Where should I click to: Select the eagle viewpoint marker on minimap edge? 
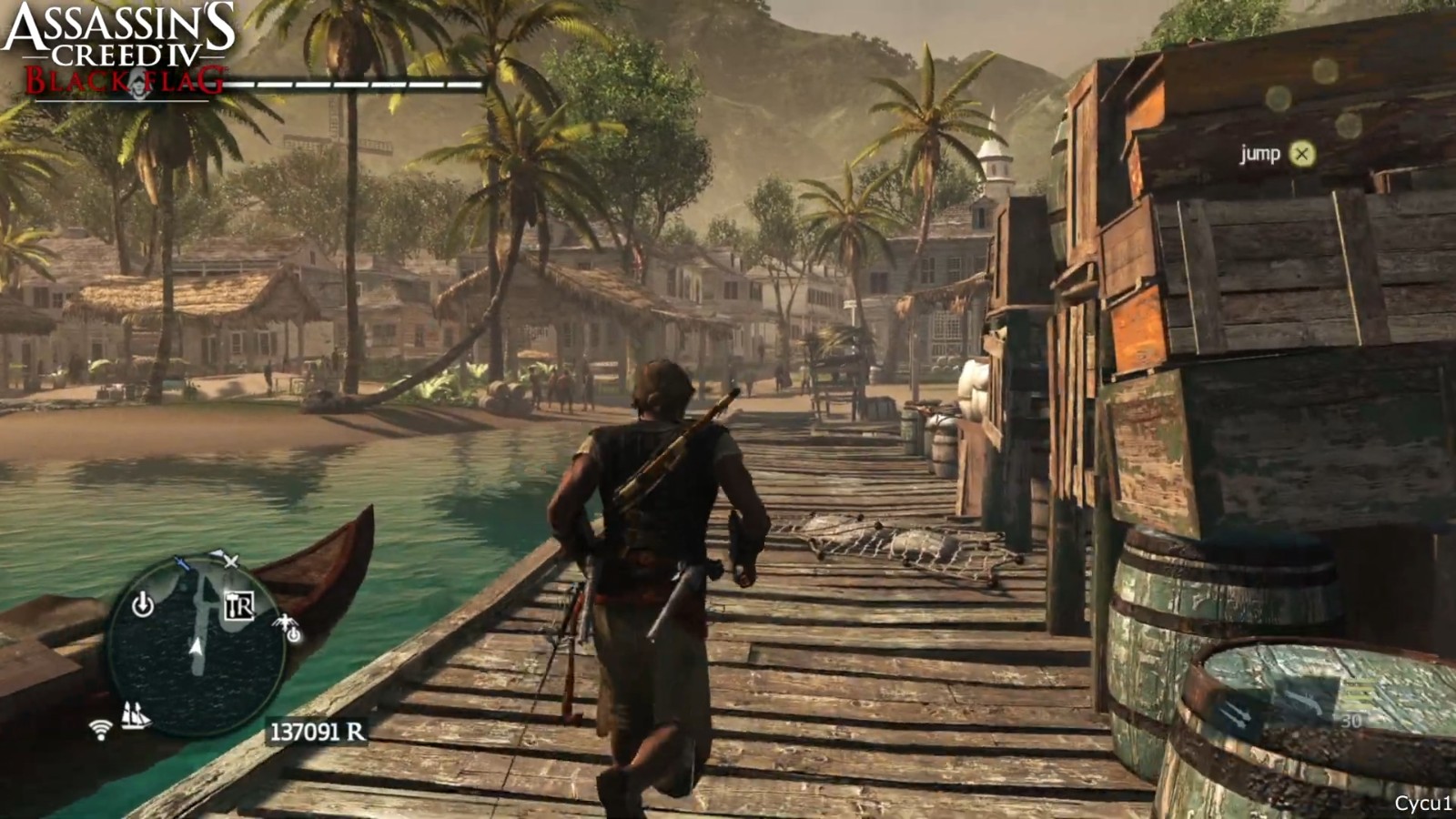coord(288,626)
